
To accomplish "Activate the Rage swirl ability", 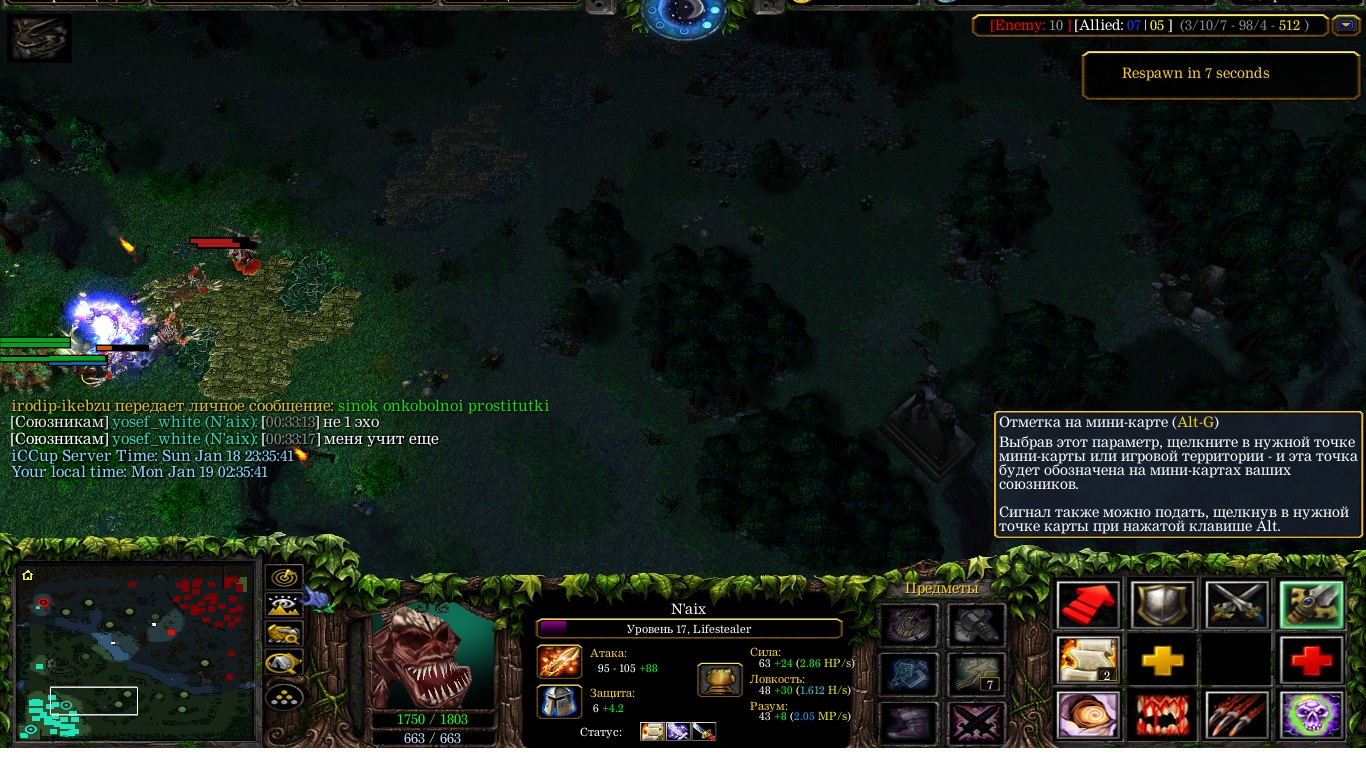I will (1089, 715).
